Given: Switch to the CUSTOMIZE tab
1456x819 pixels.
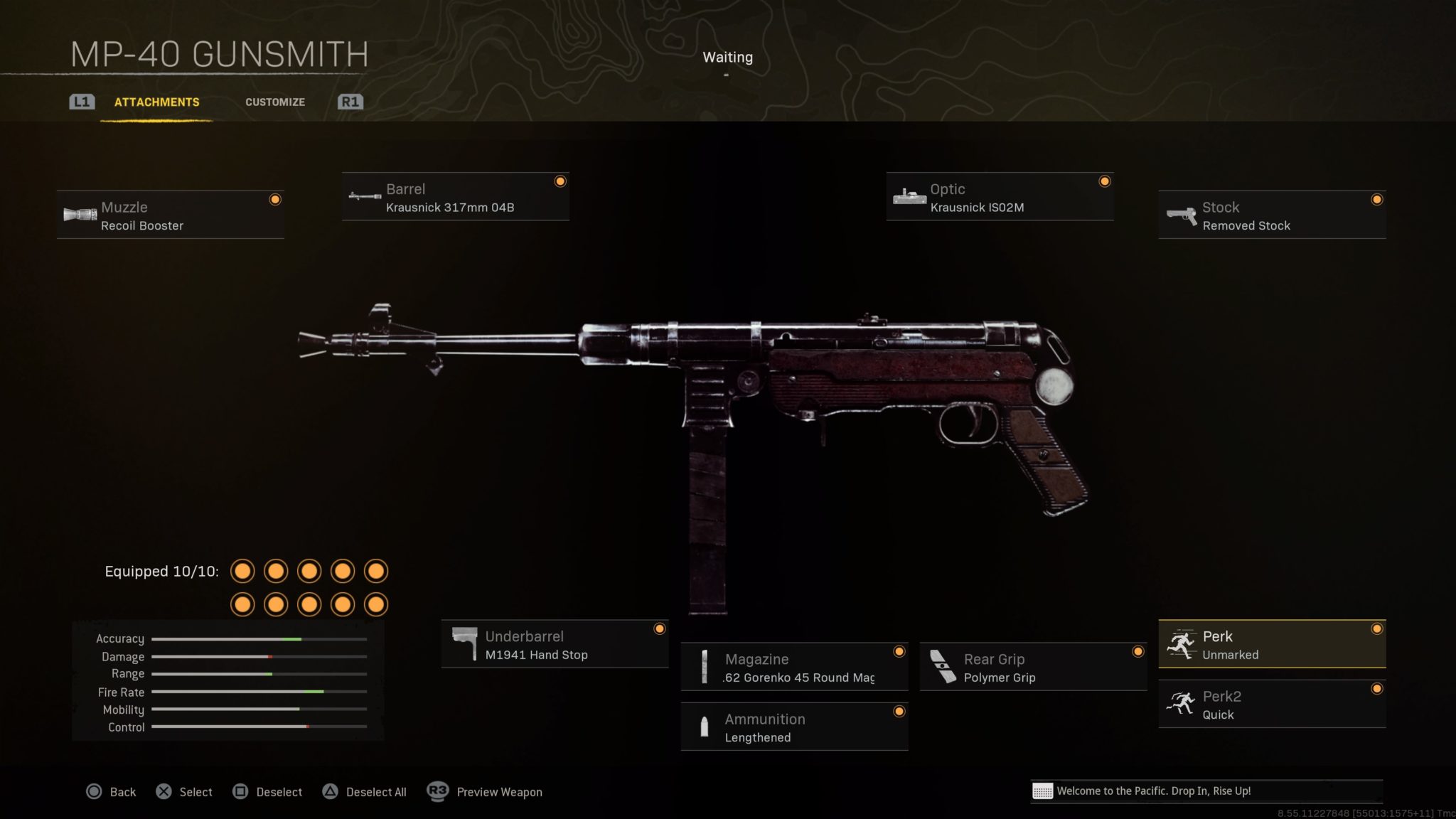Looking at the screenshot, I should 275,102.
